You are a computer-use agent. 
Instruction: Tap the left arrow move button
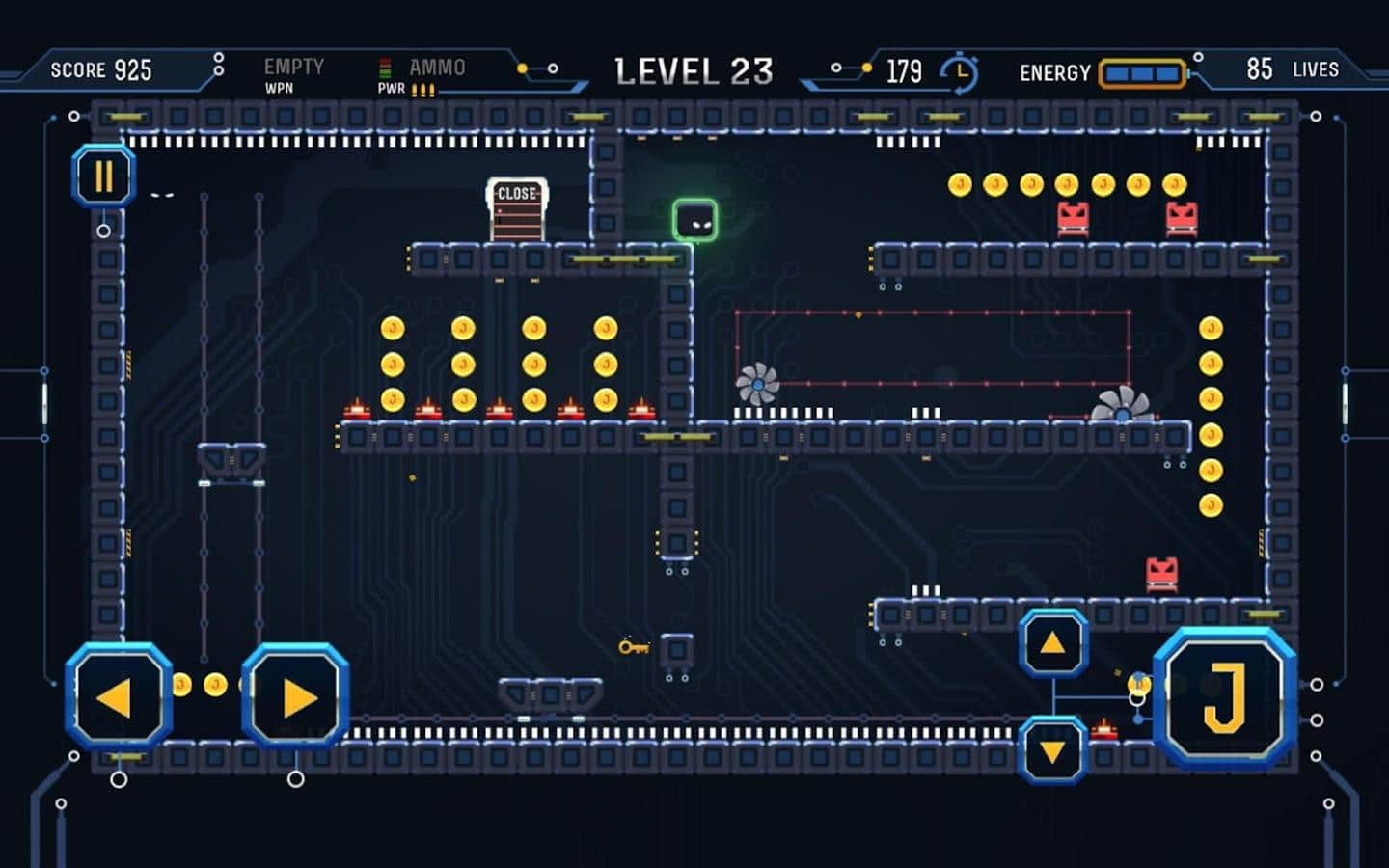(x=118, y=697)
